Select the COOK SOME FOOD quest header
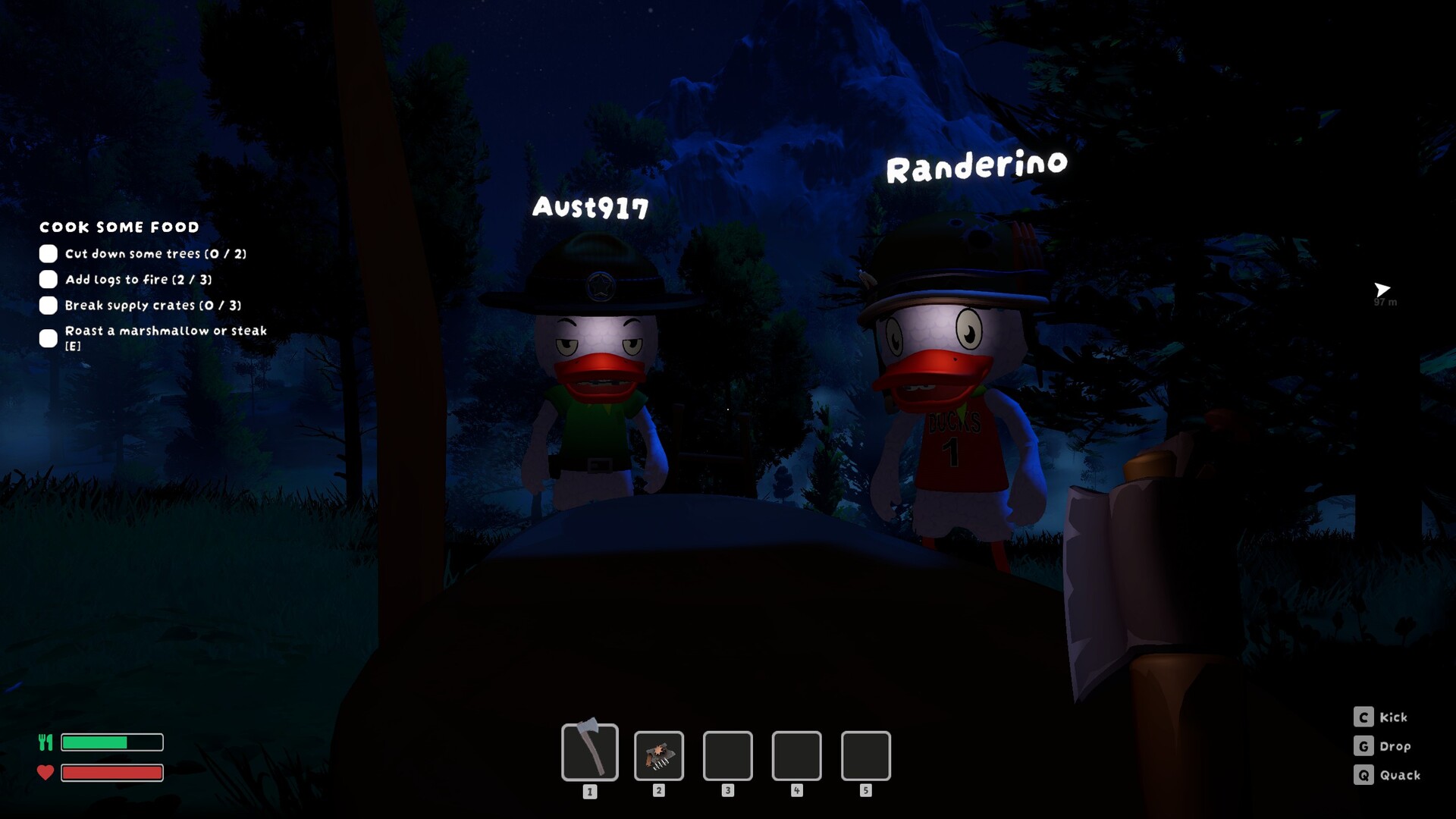The width and height of the screenshot is (1456, 819). click(x=119, y=227)
